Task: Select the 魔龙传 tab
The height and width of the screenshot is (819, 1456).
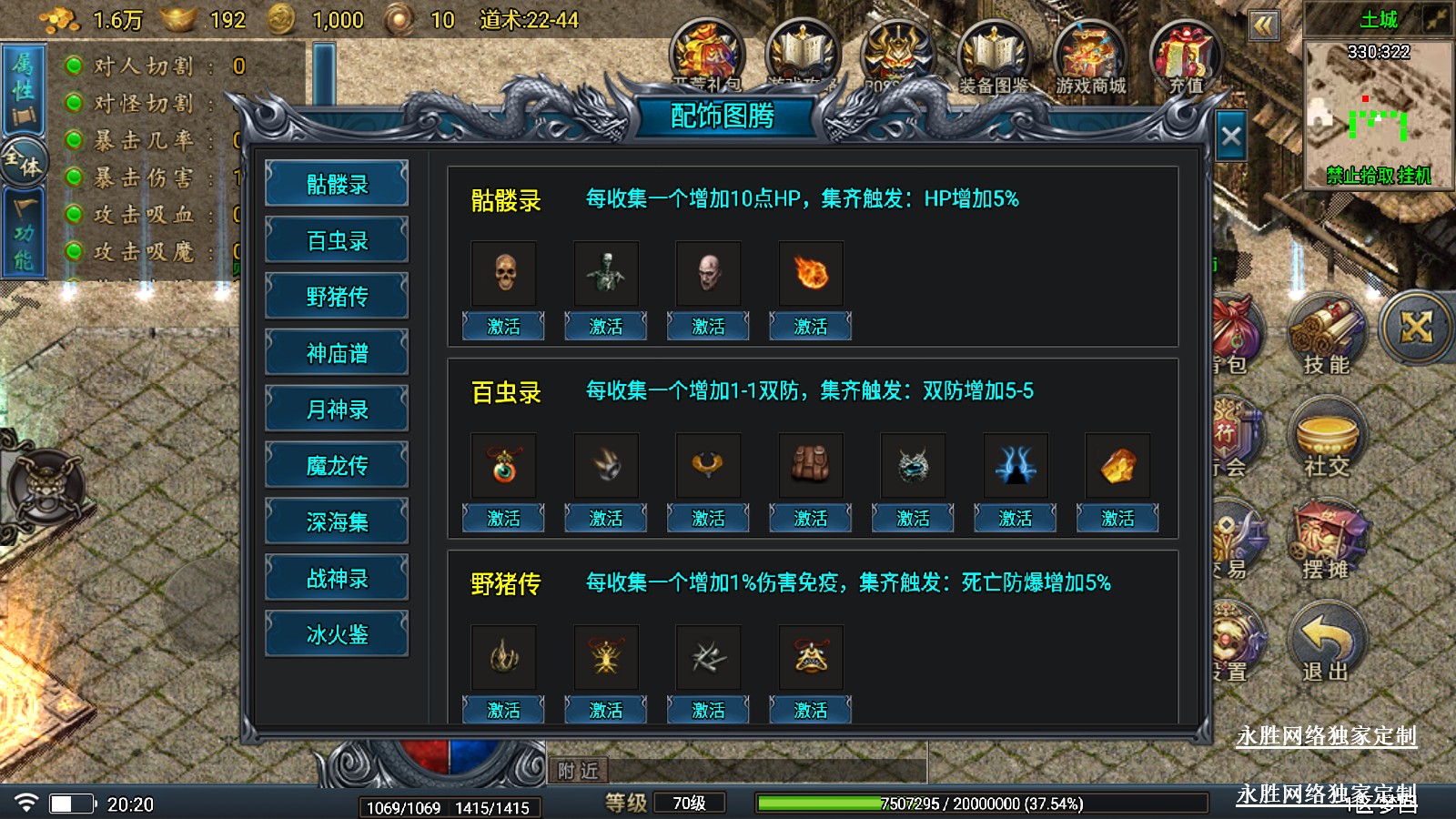Action: tap(337, 466)
